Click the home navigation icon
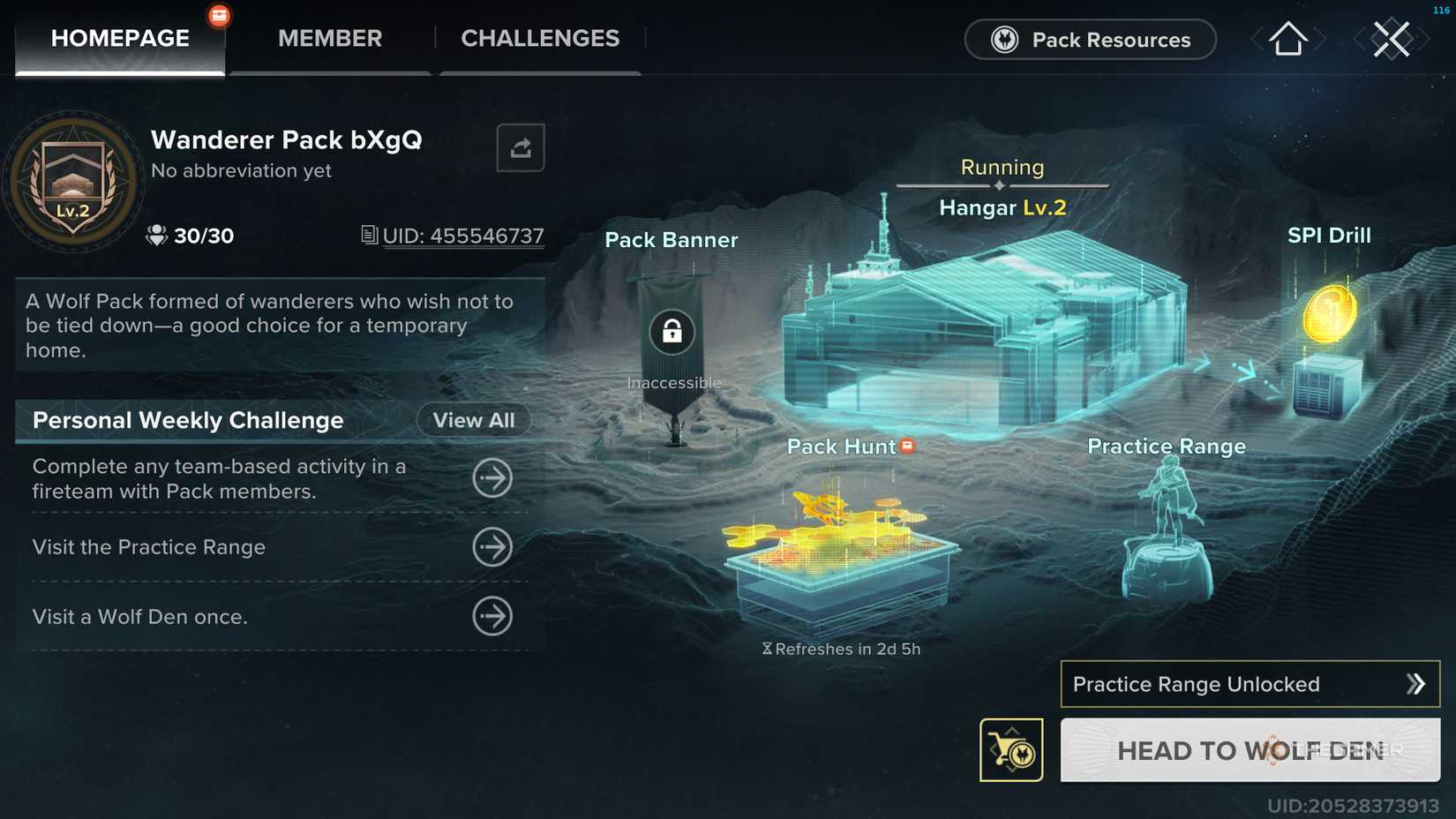 click(1287, 39)
